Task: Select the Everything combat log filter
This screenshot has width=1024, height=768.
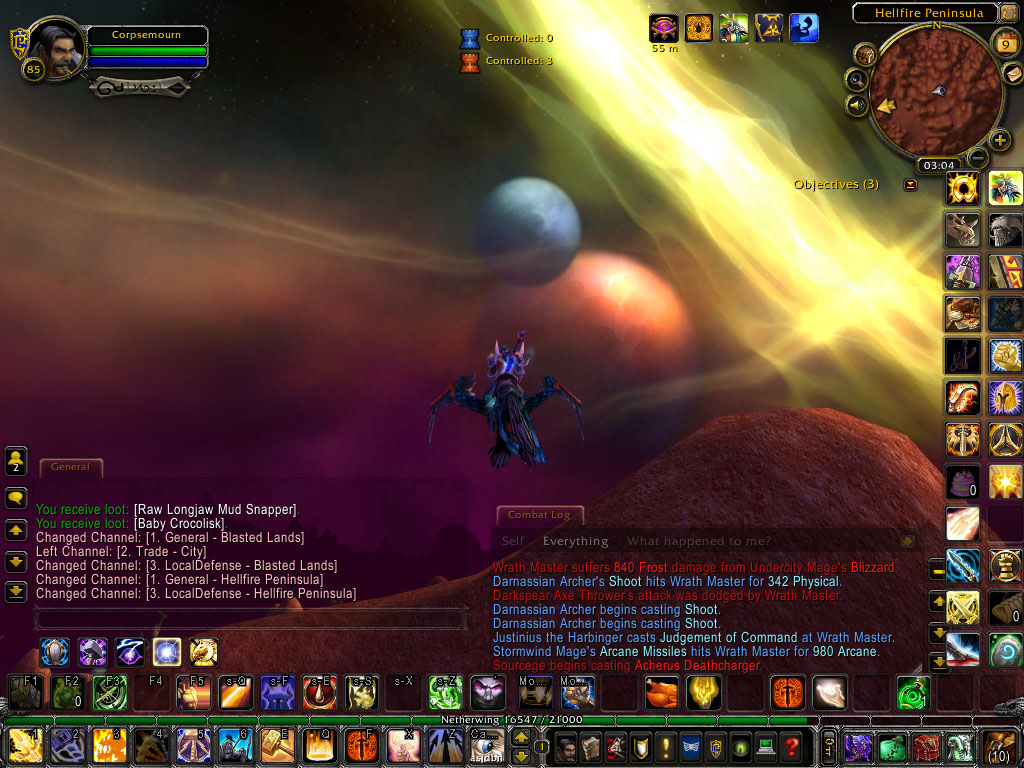Action: pyautogui.click(x=575, y=541)
